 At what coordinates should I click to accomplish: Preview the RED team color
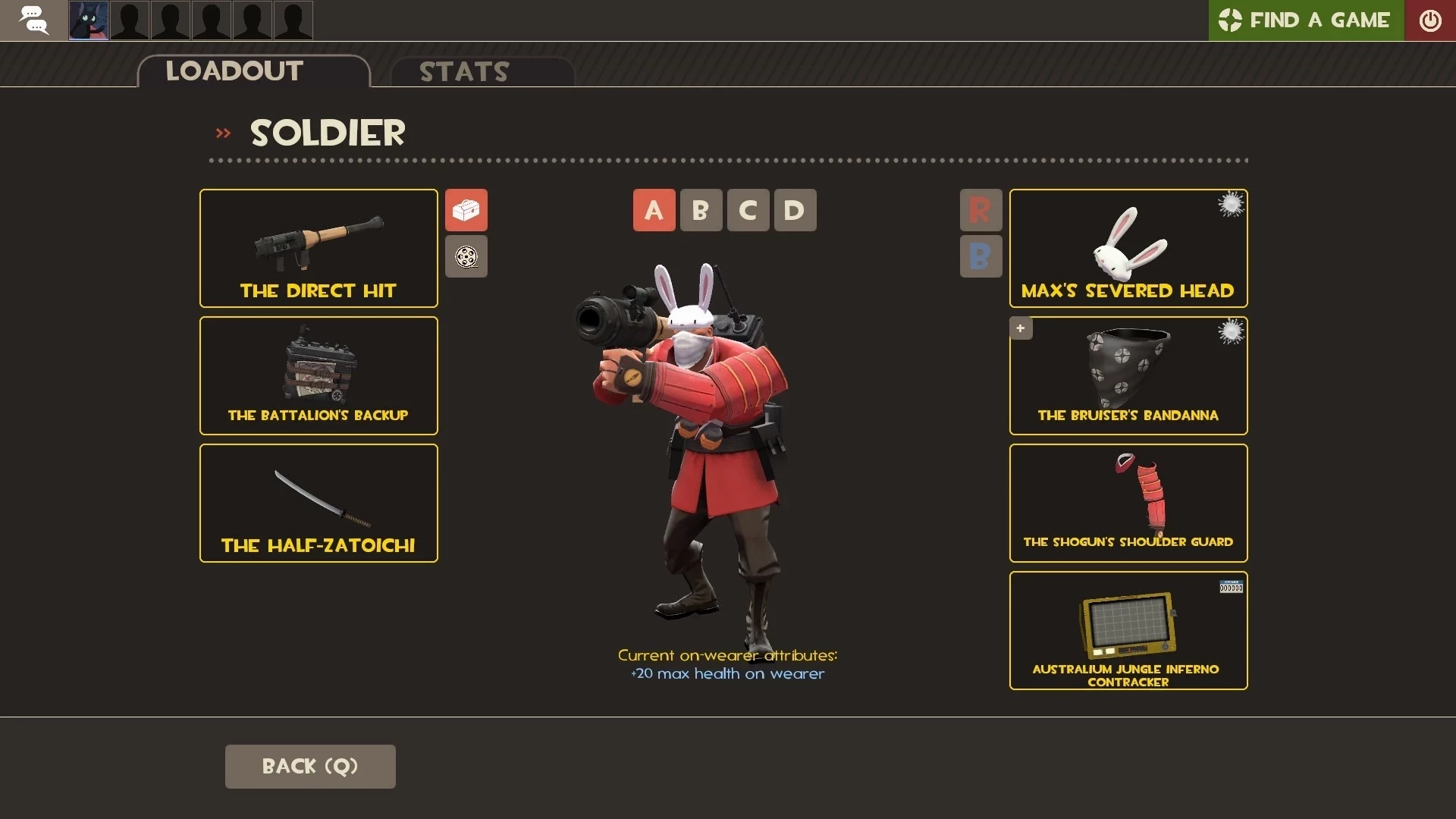pyautogui.click(x=981, y=210)
